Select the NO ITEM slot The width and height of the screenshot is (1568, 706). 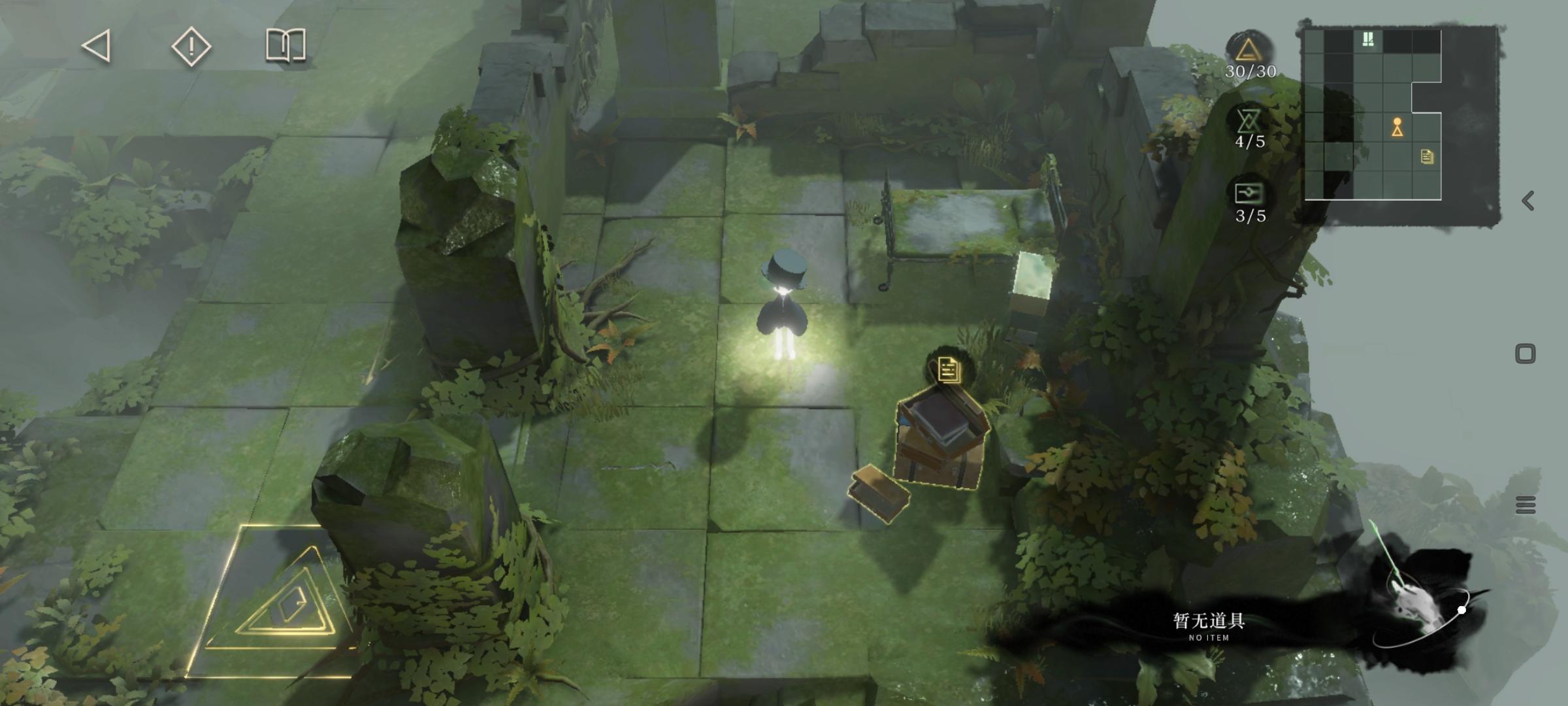[x=1209, y=626]
